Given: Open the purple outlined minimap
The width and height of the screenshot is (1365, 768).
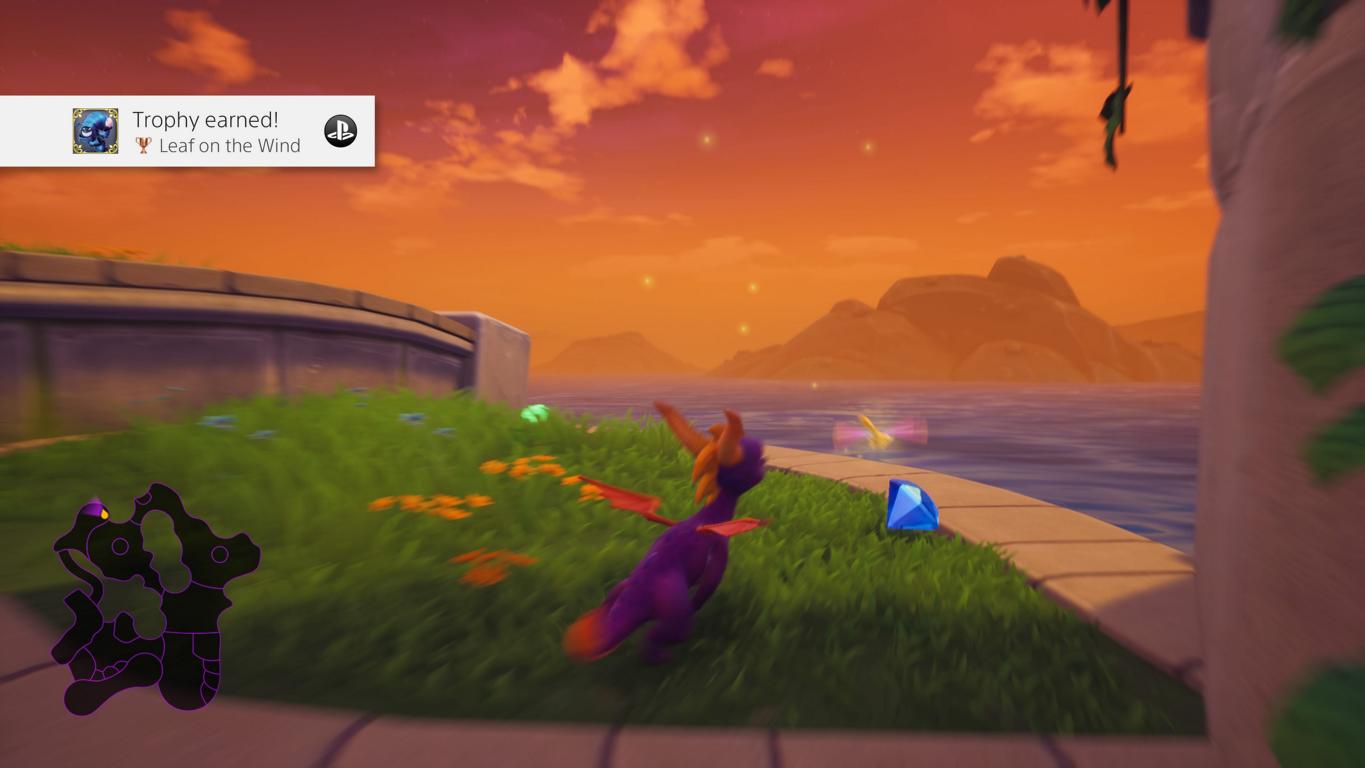Looking at the screenshot, I should coord(150,600).
